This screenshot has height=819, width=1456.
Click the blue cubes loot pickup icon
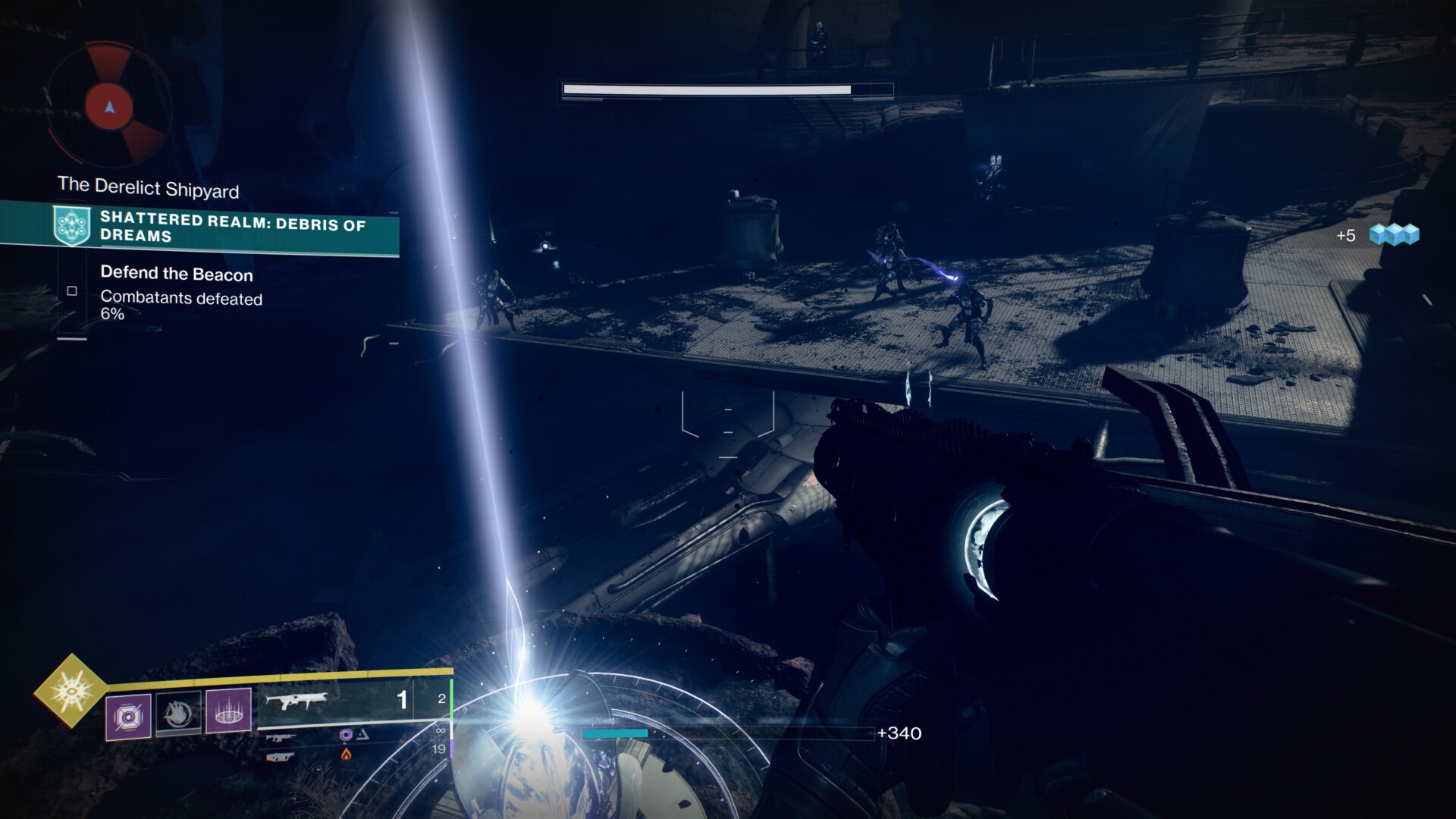click(x=1394, y=235)
